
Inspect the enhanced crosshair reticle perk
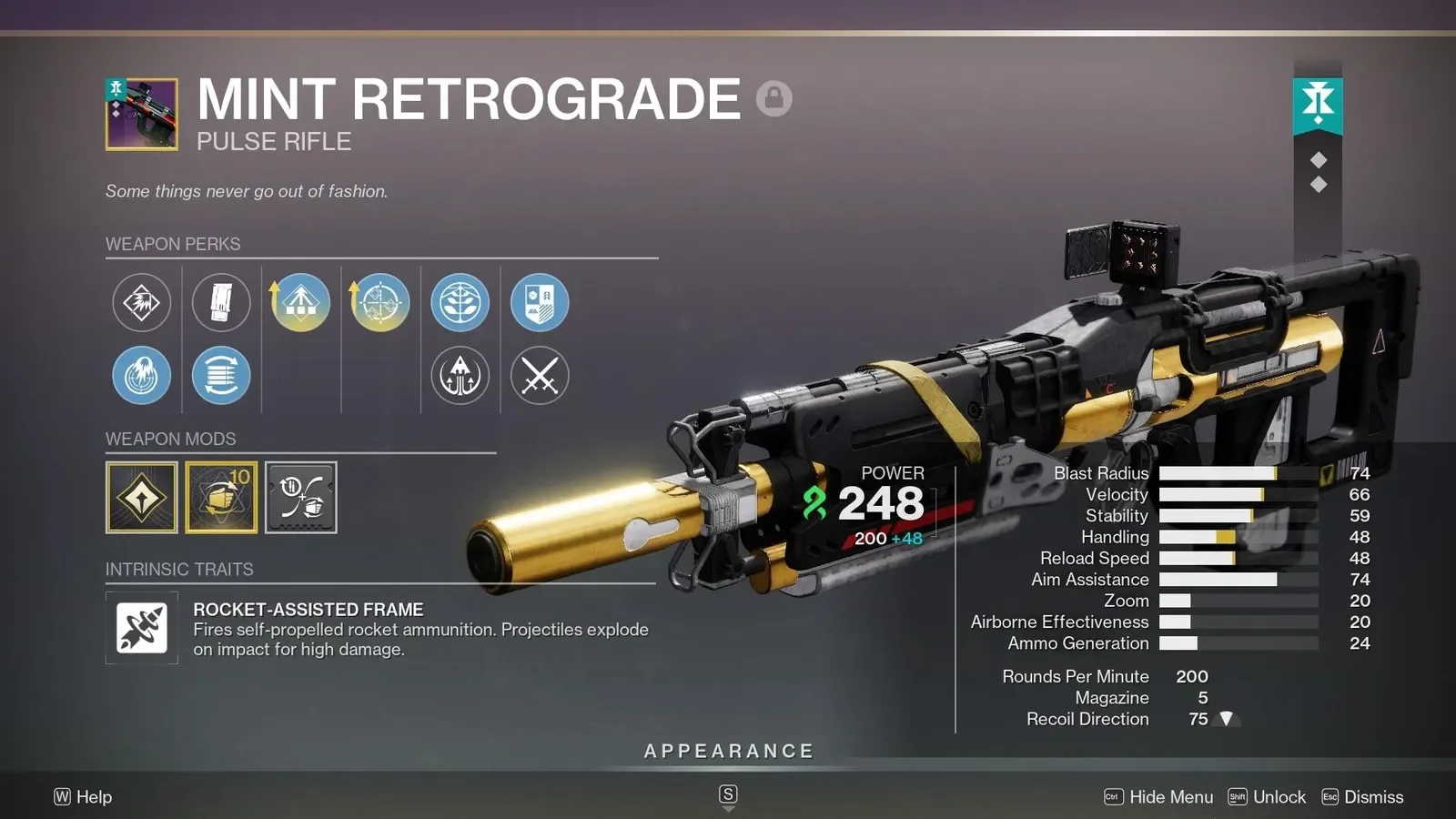[x=380, y=302]
